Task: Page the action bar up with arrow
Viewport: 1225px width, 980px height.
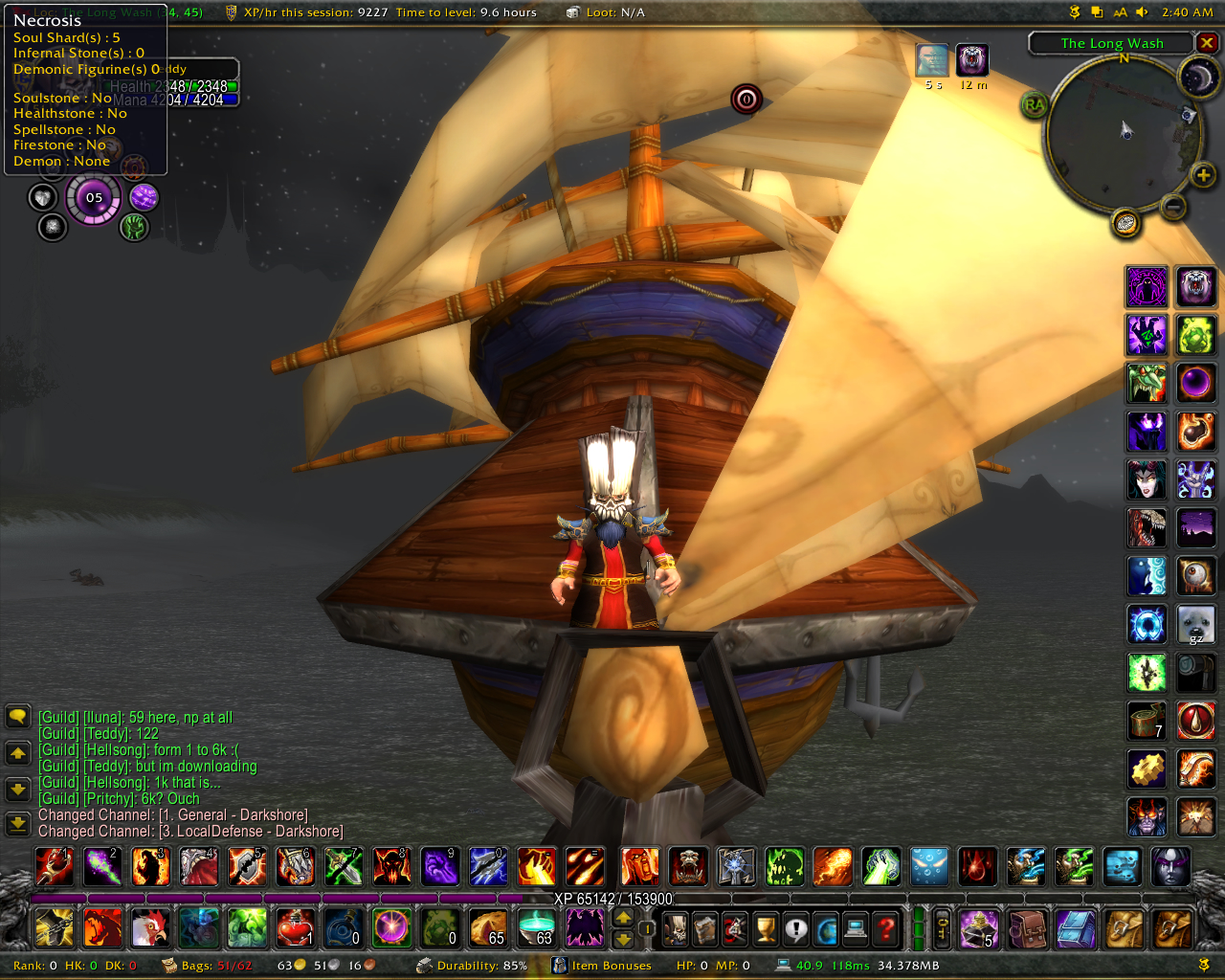Action: 623,917
